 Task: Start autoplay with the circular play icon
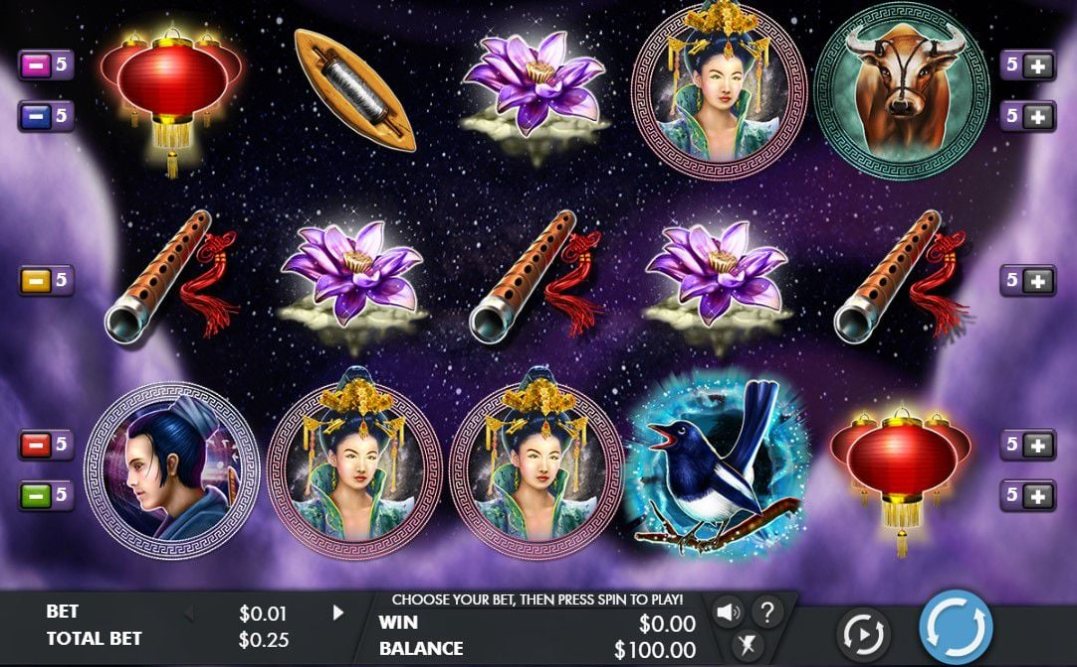click(863, 633)
